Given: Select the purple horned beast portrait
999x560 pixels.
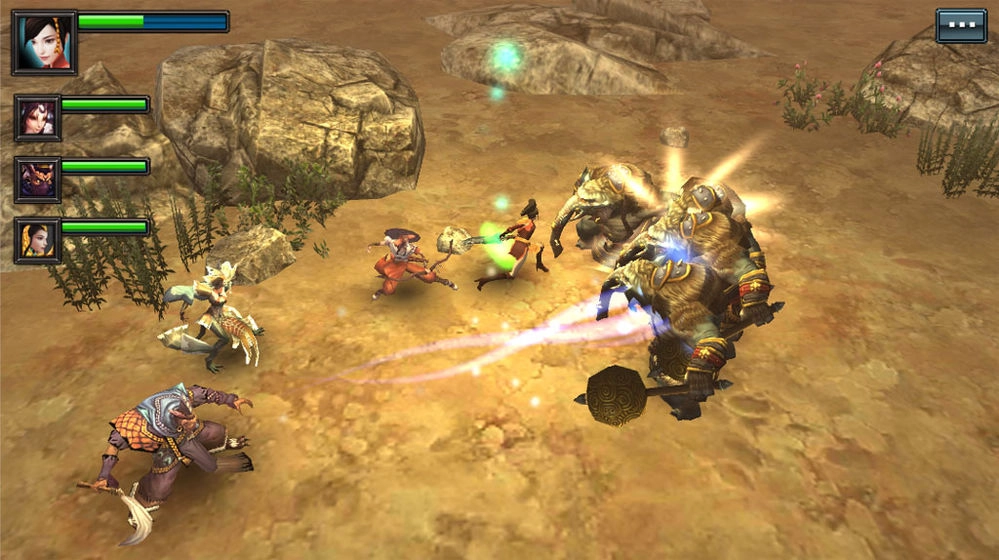Looking at the screenshot, I should click(x=37, y=180).
